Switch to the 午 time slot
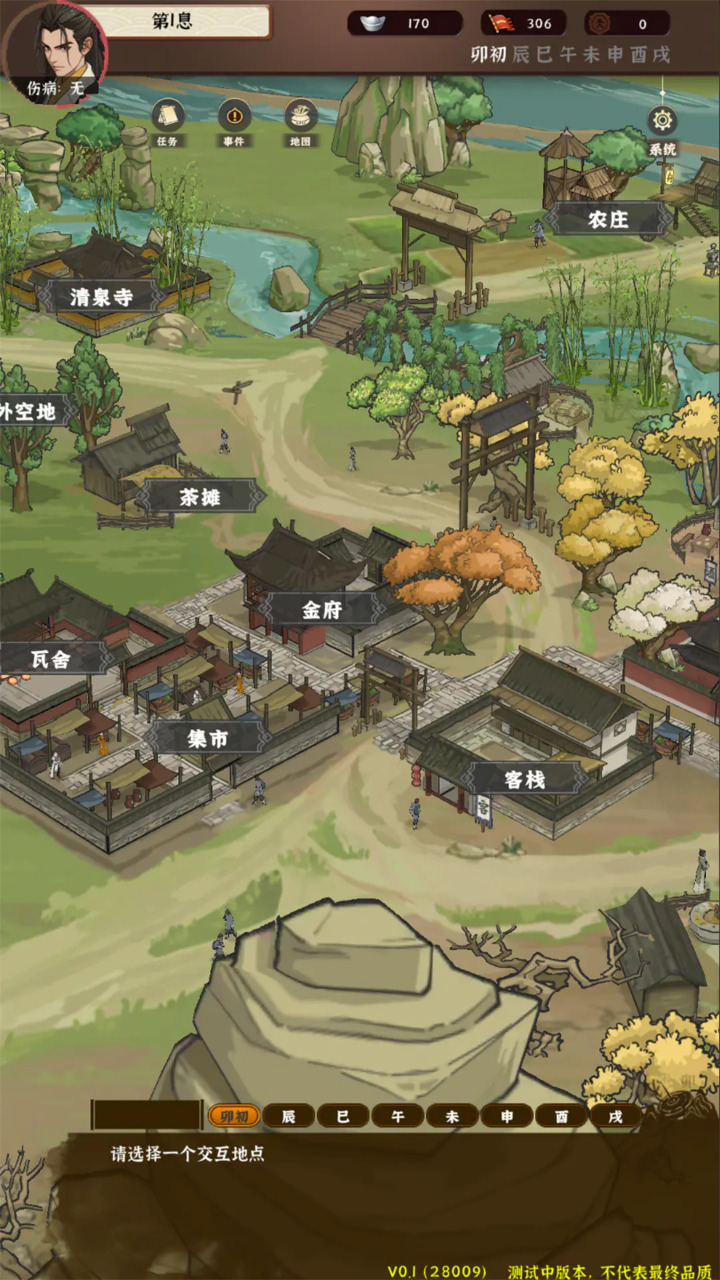 pyautogui.click(x=398, y=1116)
